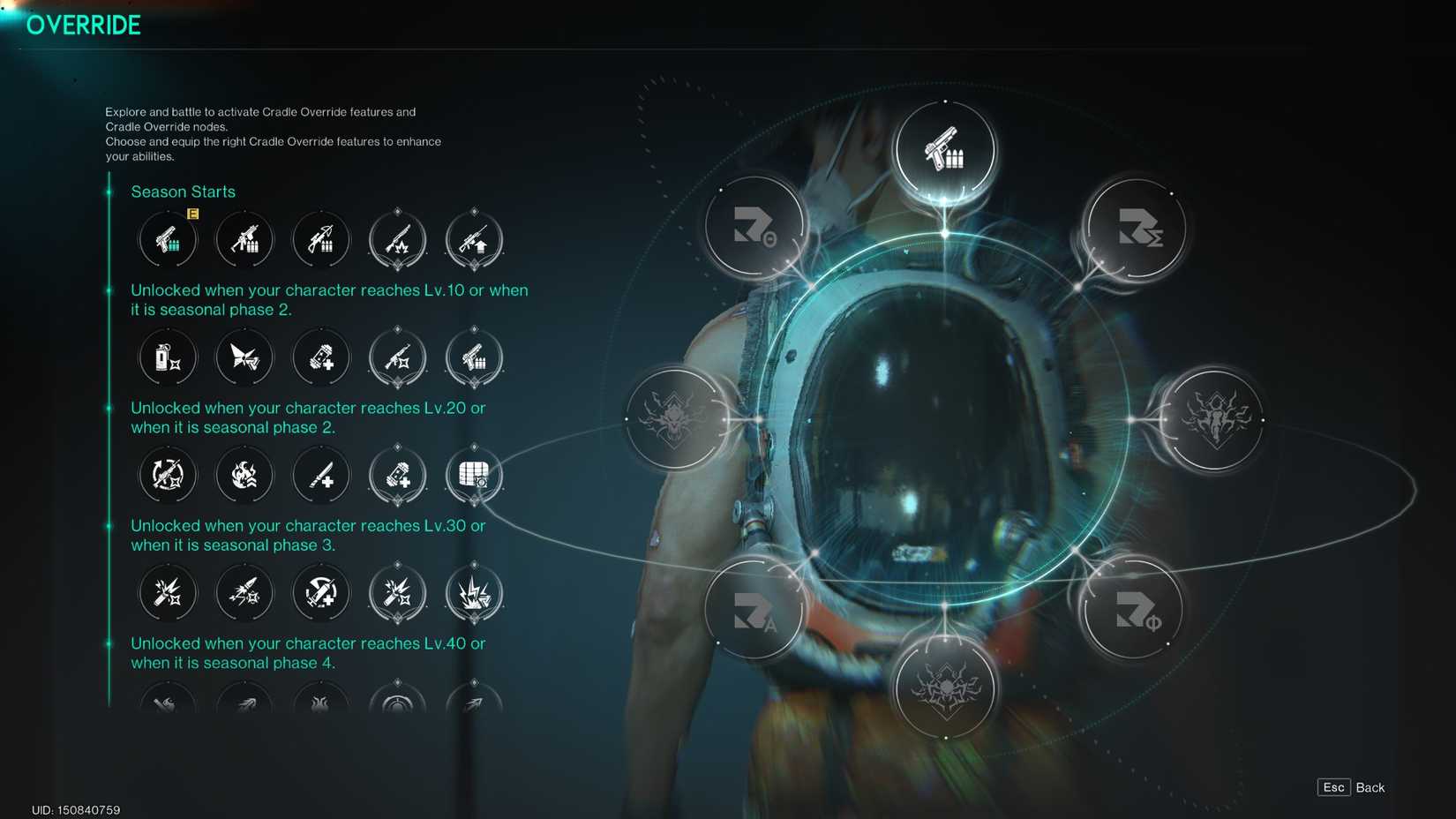Select the flame override in the Lv.20 row

pyautogui.click(x=244, y=475)
